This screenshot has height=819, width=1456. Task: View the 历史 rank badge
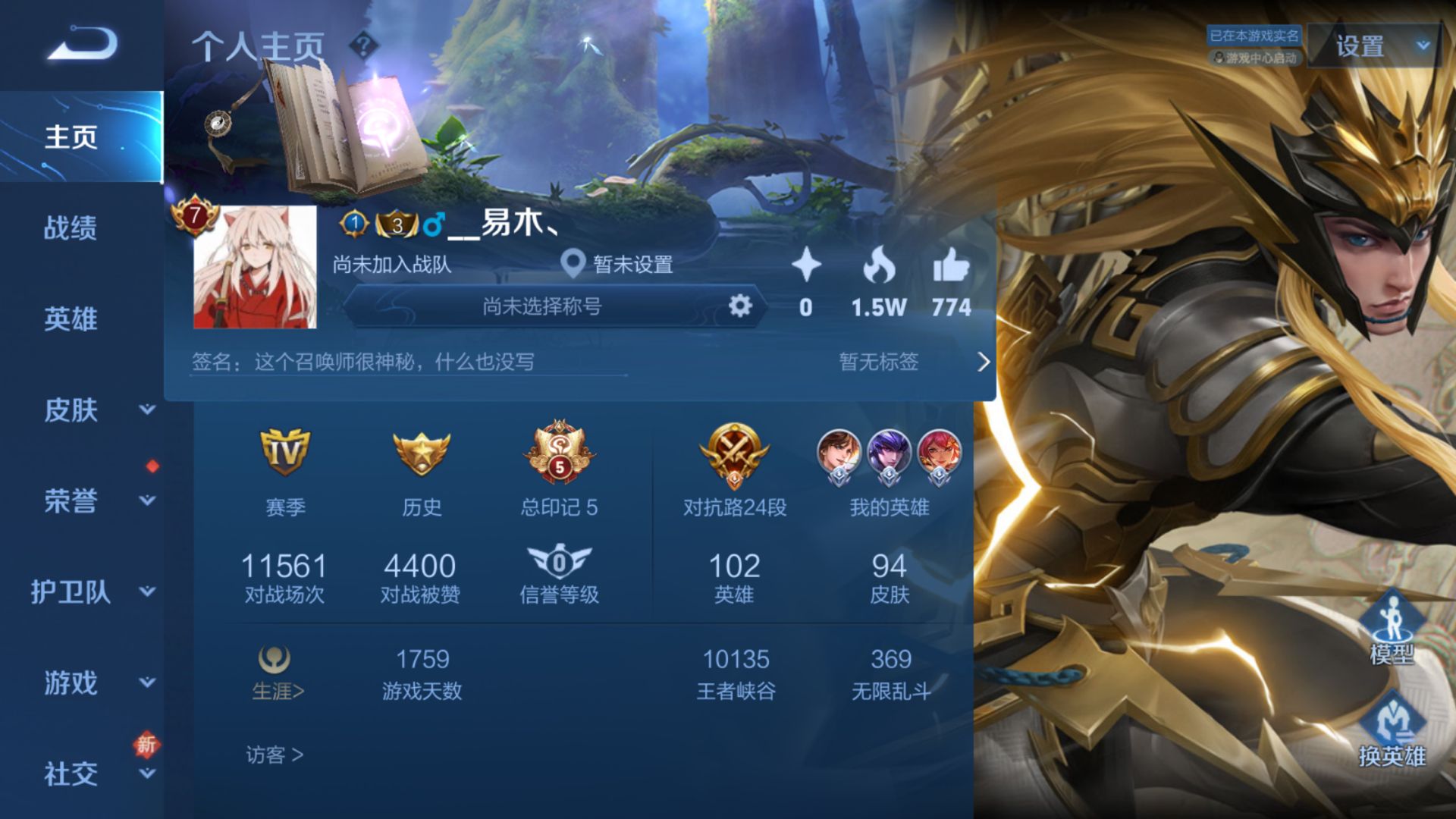tap(422, 453)
